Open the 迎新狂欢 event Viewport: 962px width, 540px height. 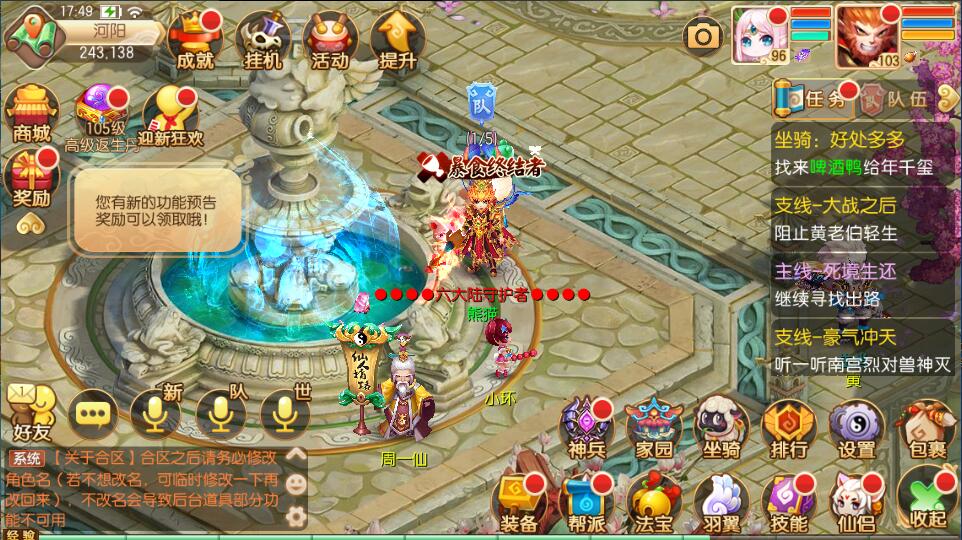pos(172,114)
